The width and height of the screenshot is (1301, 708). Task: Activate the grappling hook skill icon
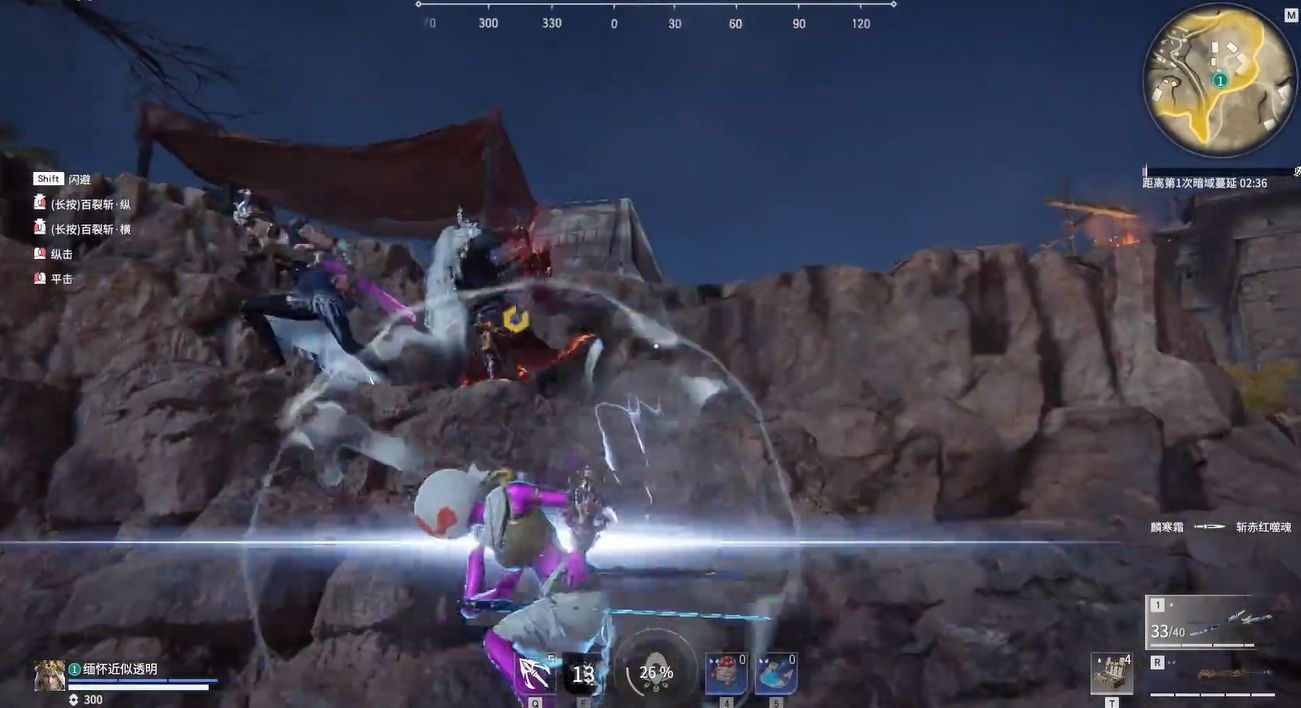pyautogui.click(x=535, y=673)
